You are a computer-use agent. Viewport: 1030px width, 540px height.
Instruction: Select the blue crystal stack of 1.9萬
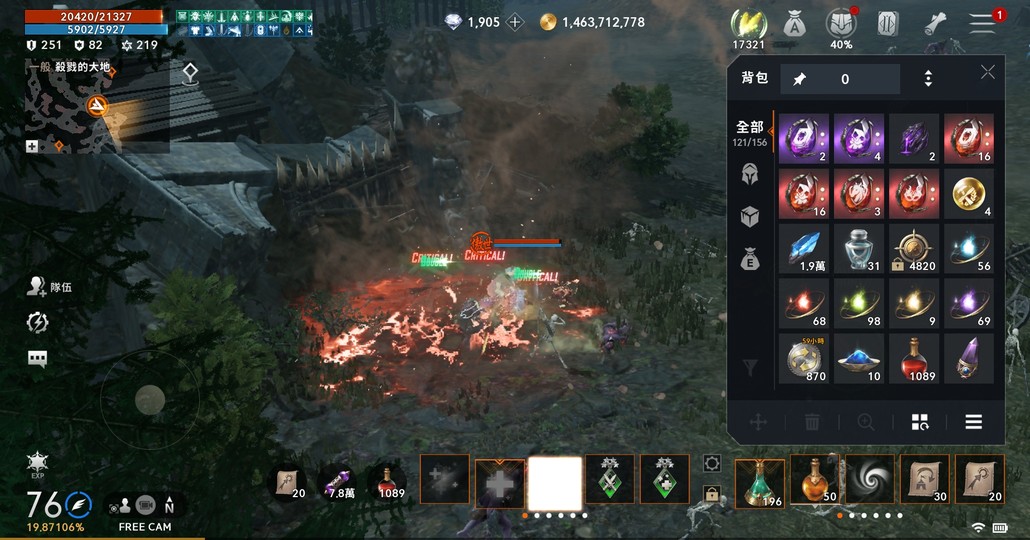pyautogui.click(x=804, y=249)
